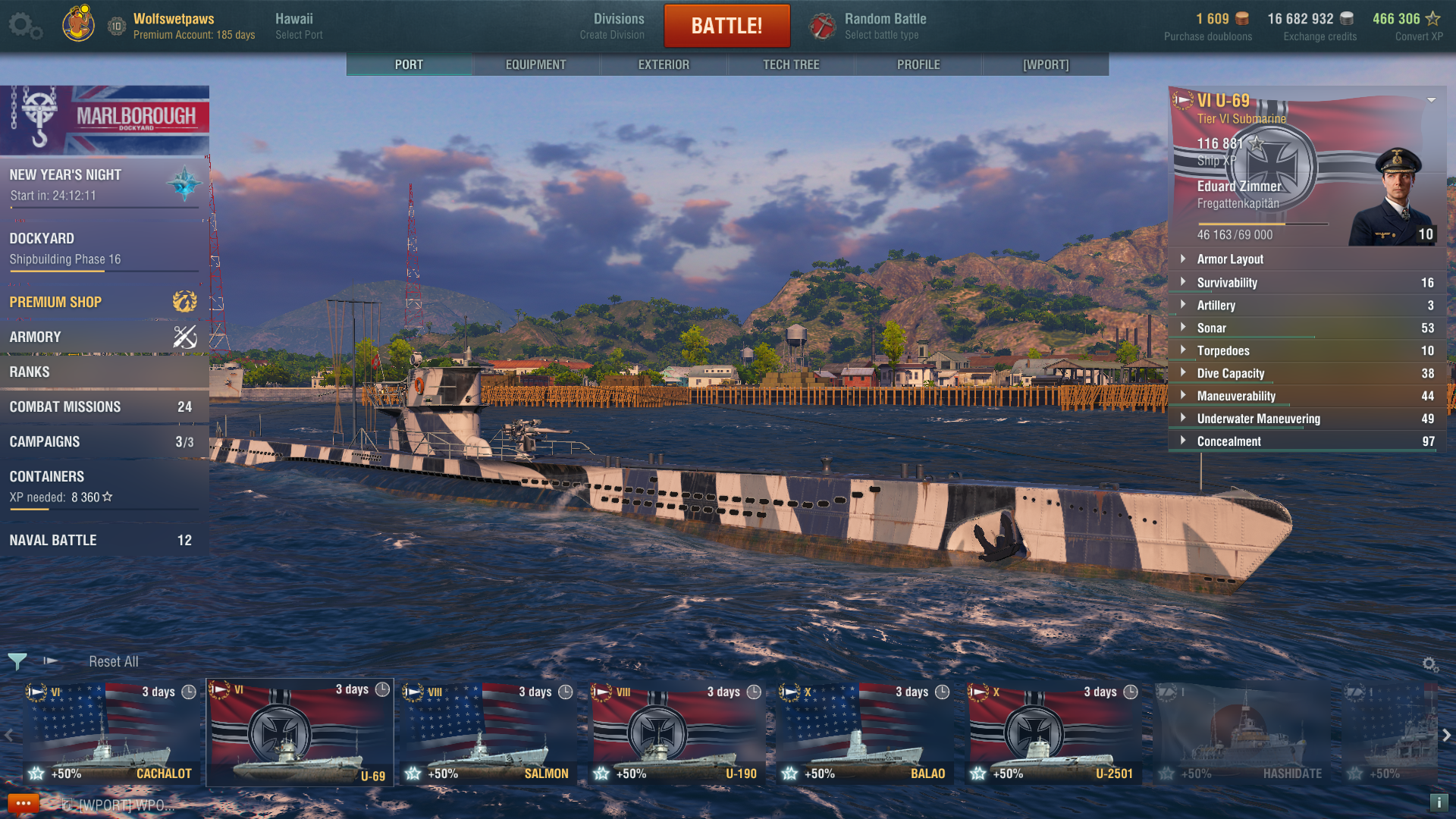Switch to the Equipment tab
This screenshot has width=1456, height=819.
[x=535, y=64]
